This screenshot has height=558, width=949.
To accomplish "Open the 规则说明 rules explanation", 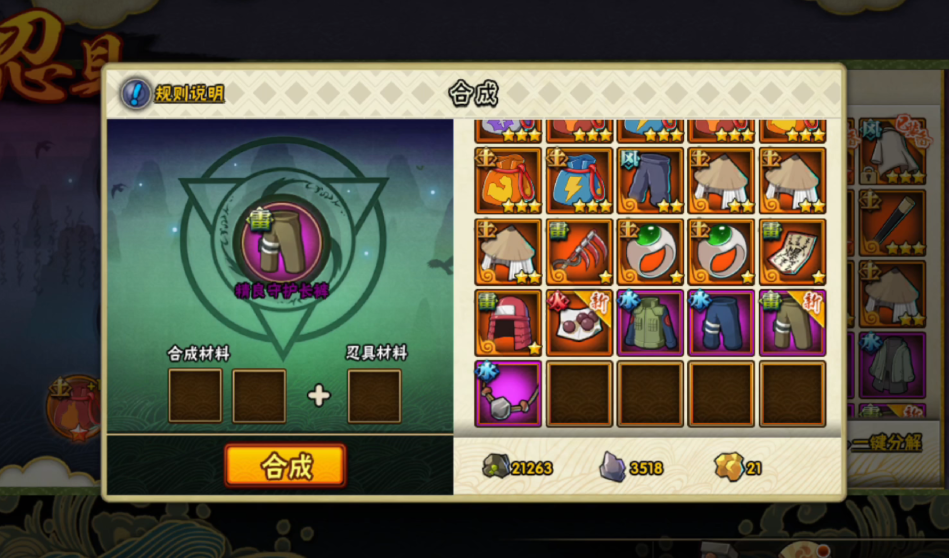I will [173, 94].
